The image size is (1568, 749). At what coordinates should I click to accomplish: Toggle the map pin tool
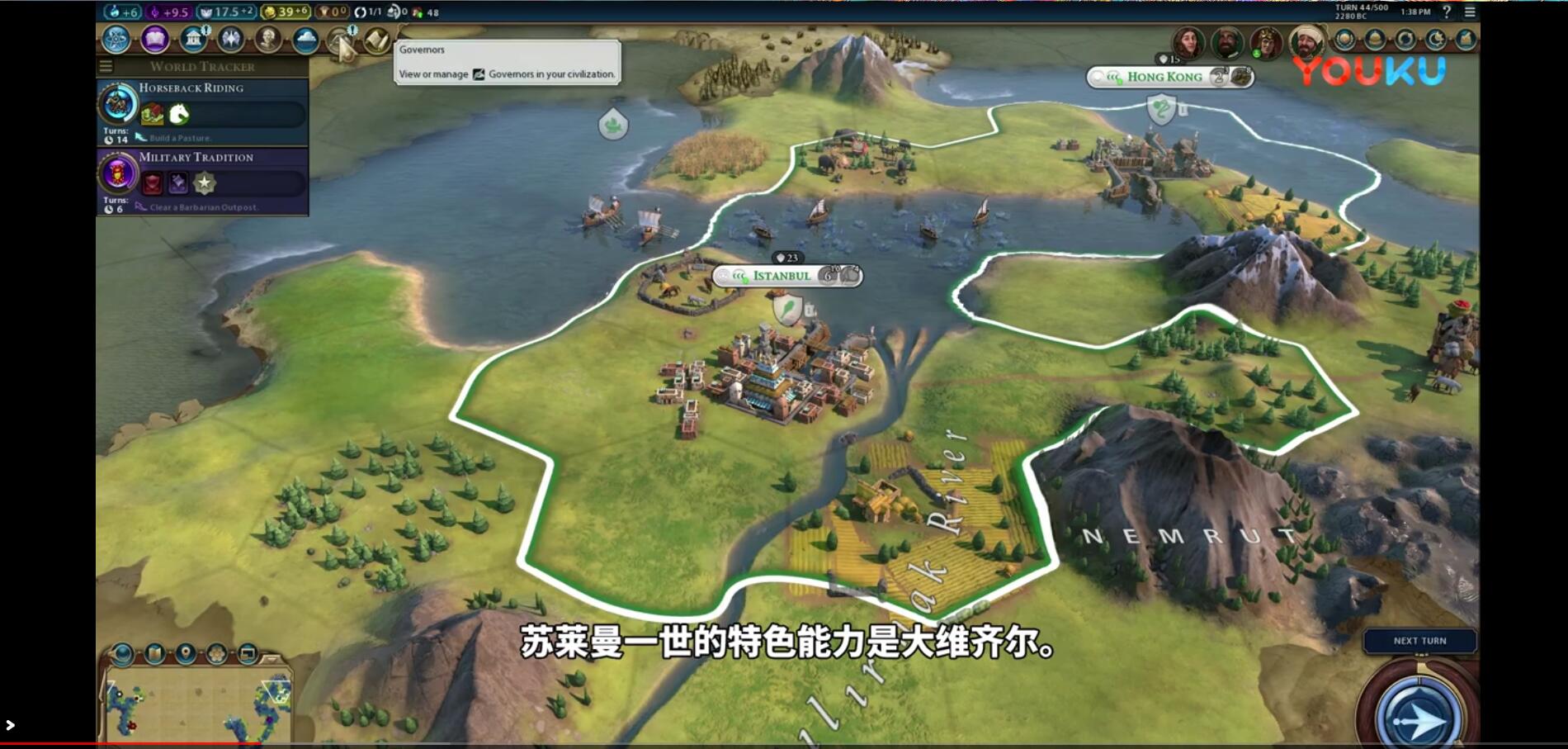[186, 654]
